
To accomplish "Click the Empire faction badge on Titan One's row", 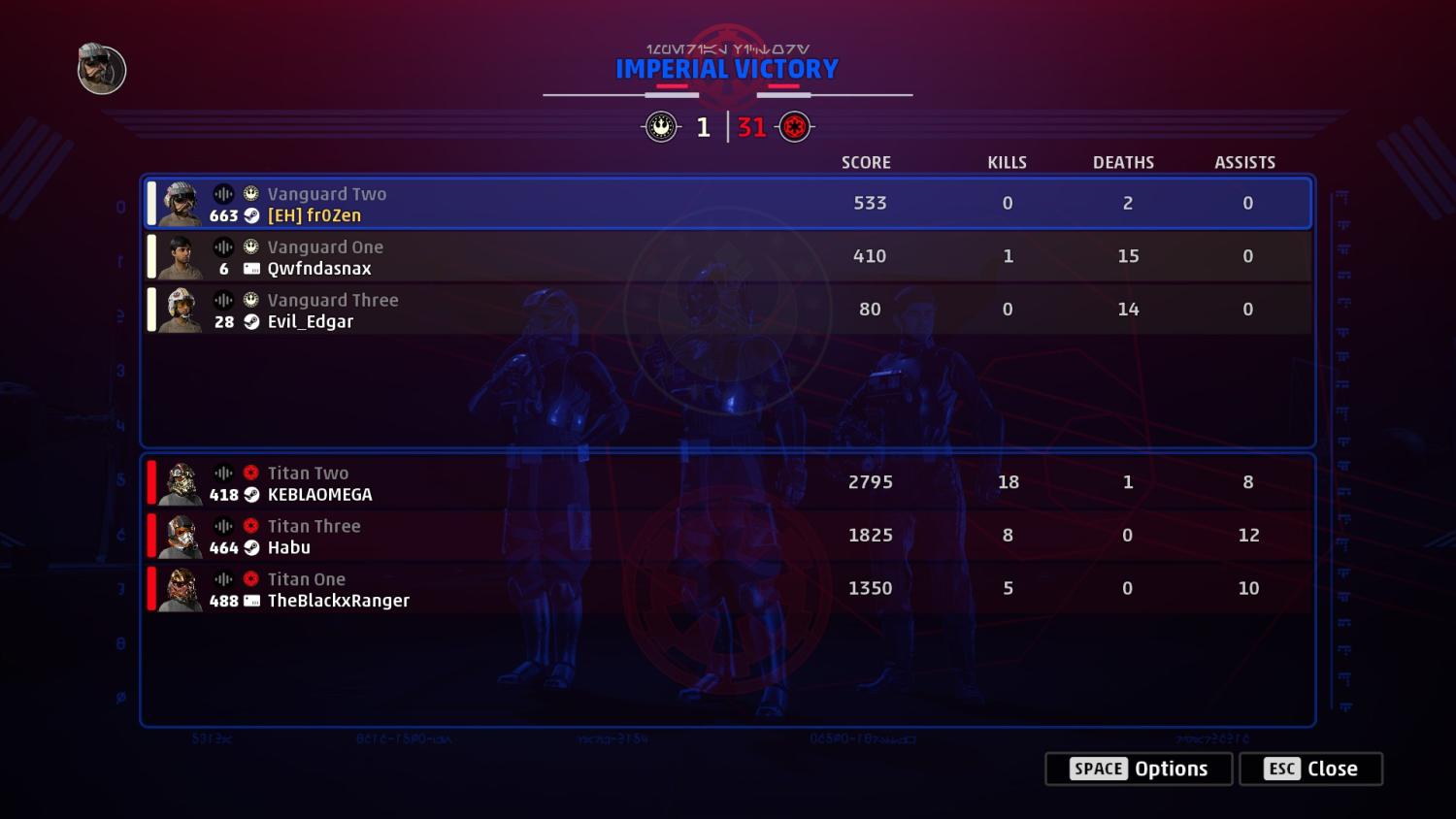I will [250, 579].
